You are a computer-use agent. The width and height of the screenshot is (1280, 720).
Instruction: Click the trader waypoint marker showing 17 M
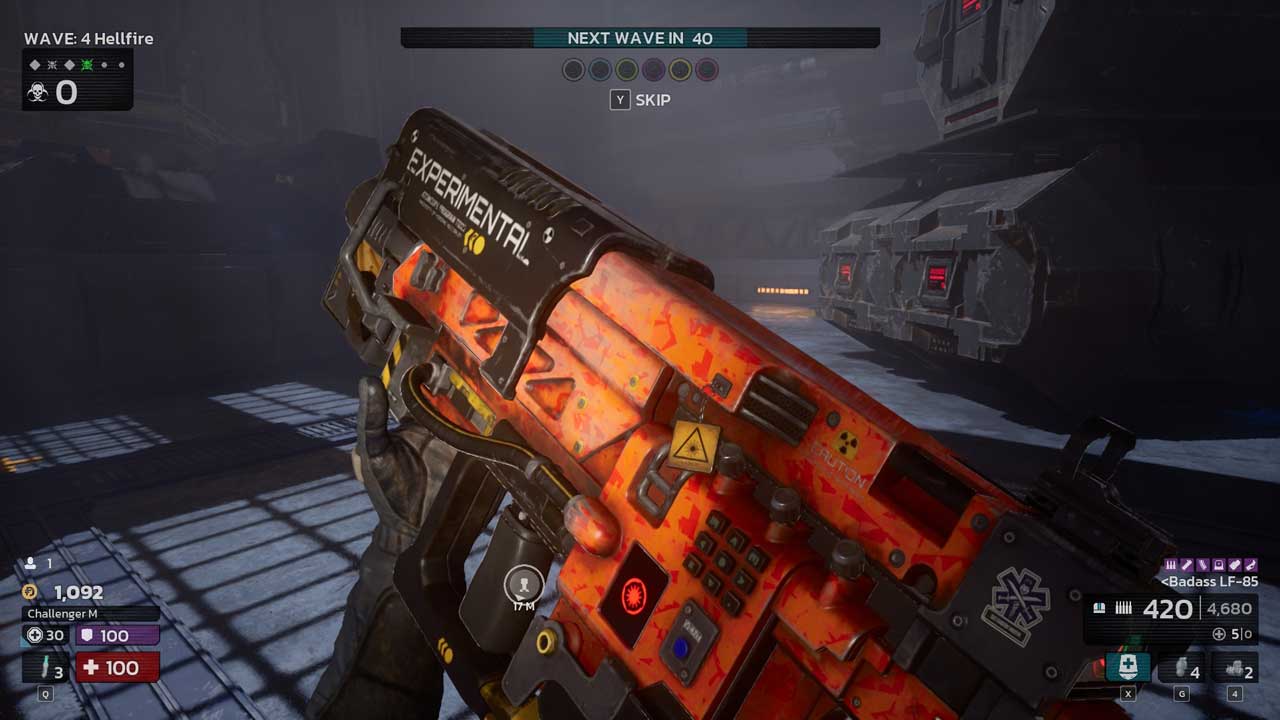coord(523,583)
